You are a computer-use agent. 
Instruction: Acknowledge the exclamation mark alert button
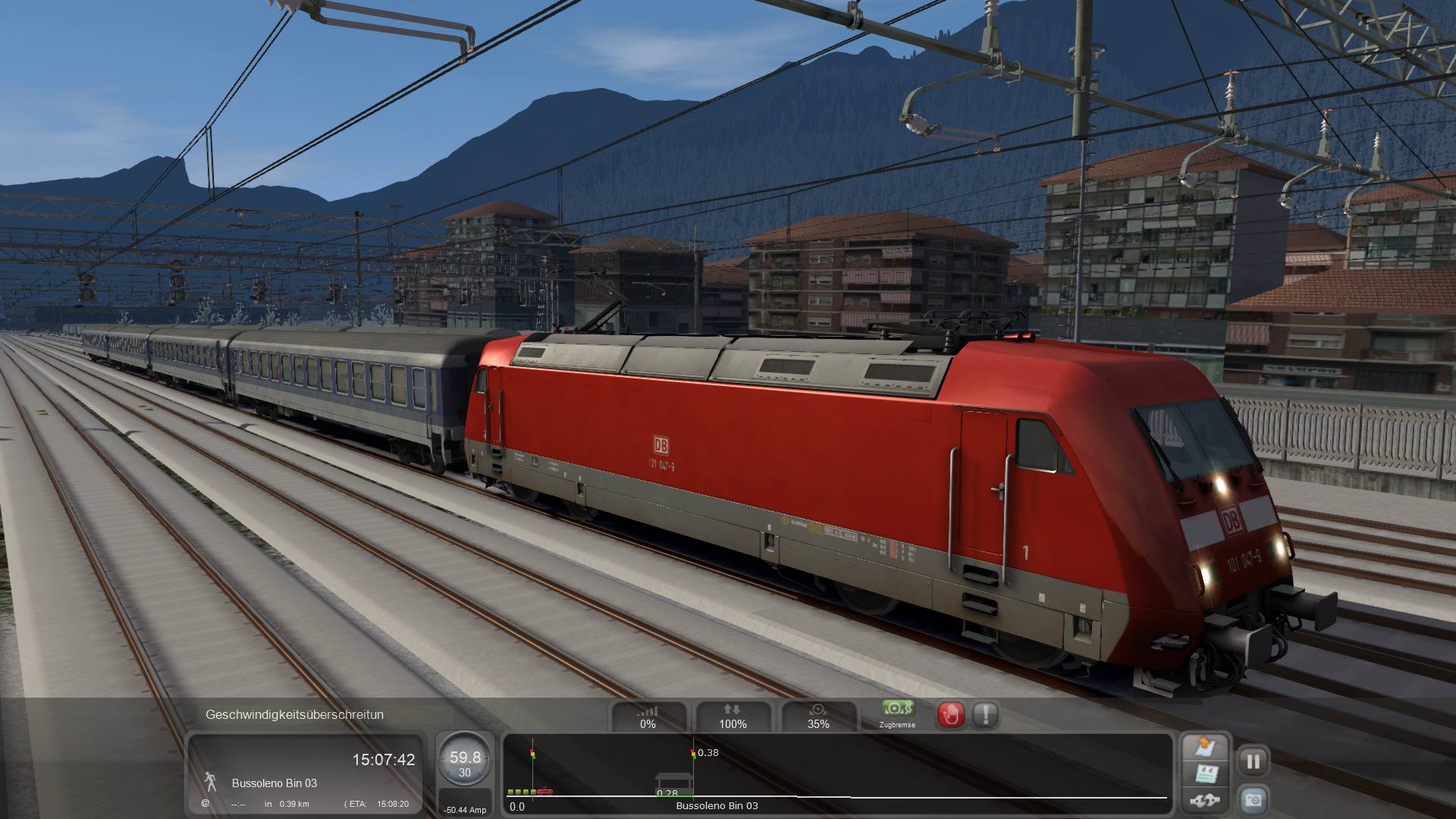[x=985, y=714]
